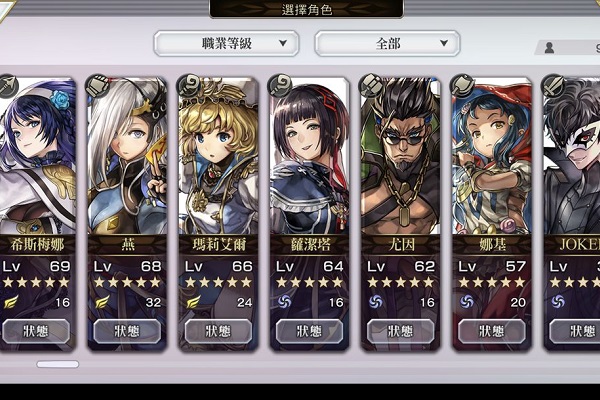This screenshot has height=400, width=600.
Task: View 瑪莉艾爾's 狀態 status
Action: click(x=218, y=331)
